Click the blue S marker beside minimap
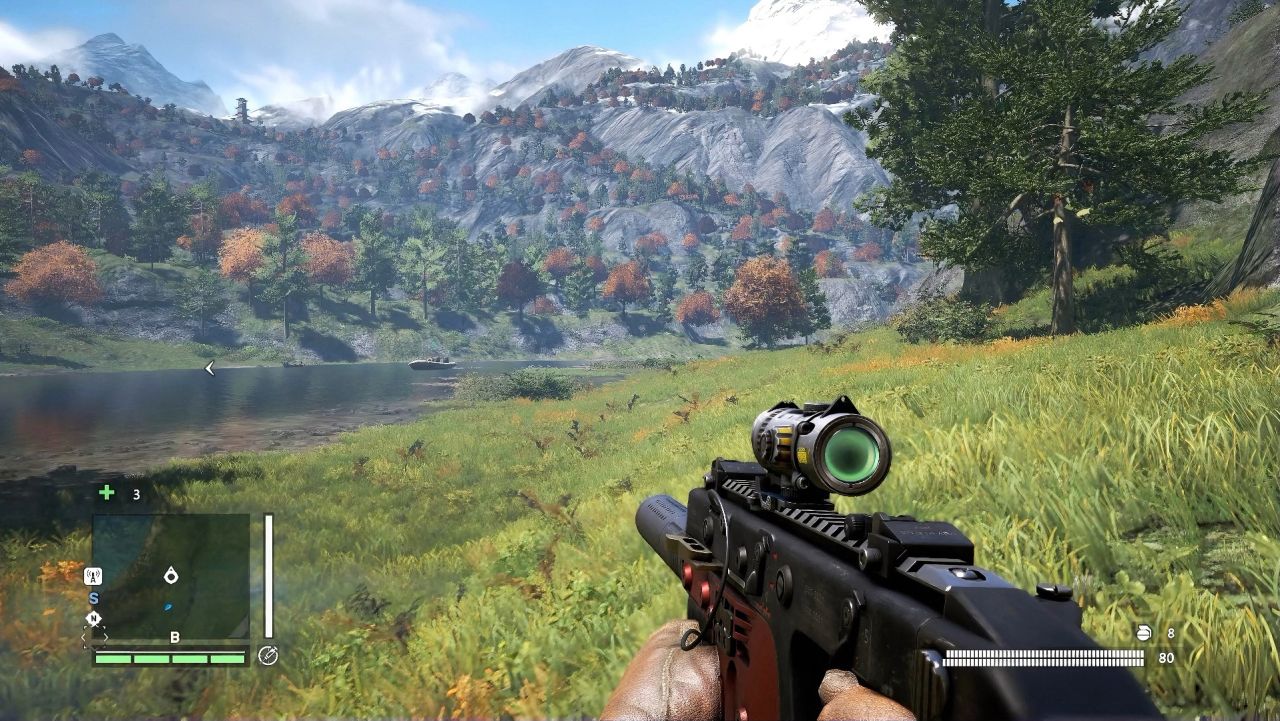 pos(93,598)
